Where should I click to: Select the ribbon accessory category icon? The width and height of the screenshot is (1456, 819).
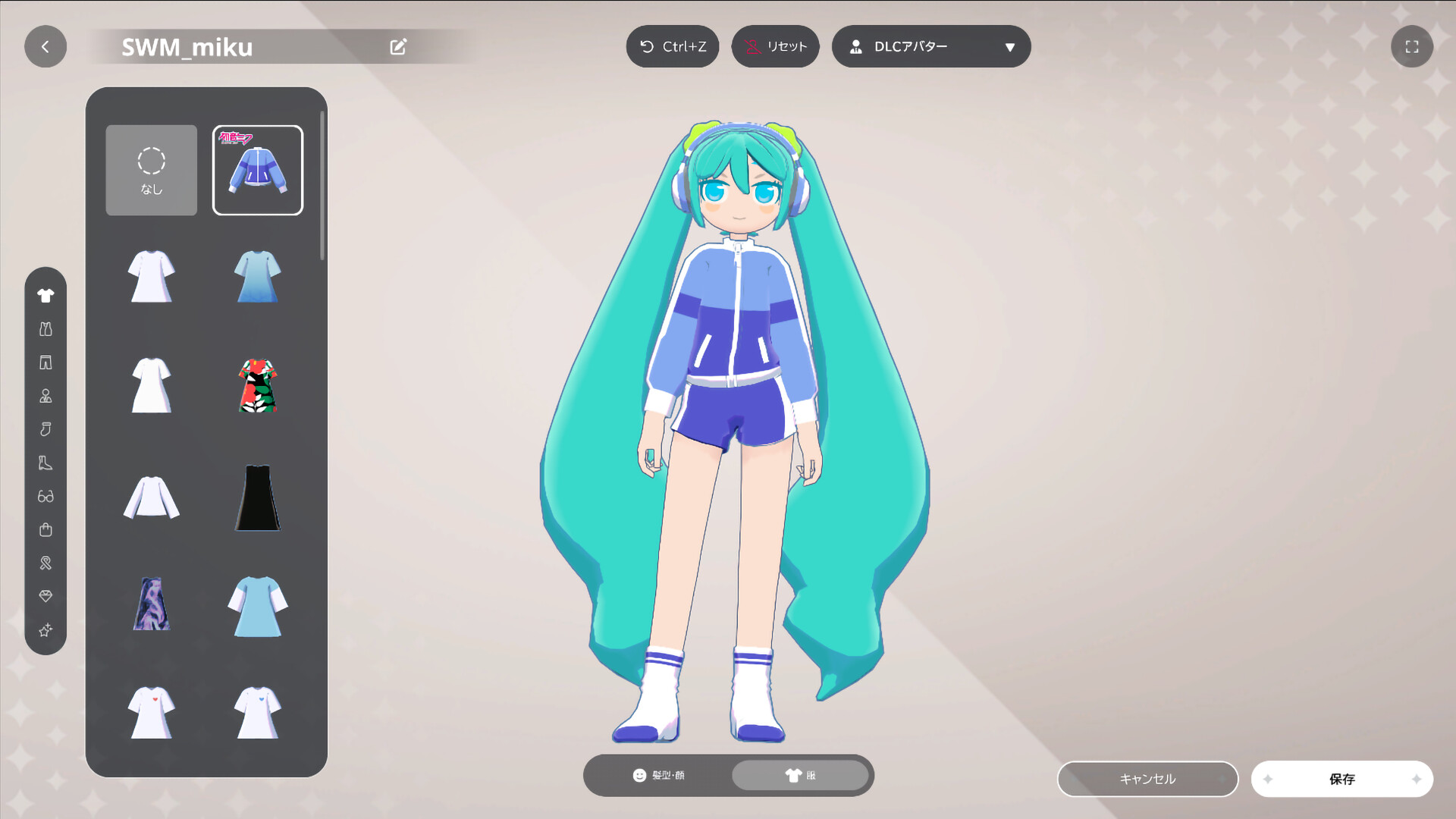click(x=45, y=563)
